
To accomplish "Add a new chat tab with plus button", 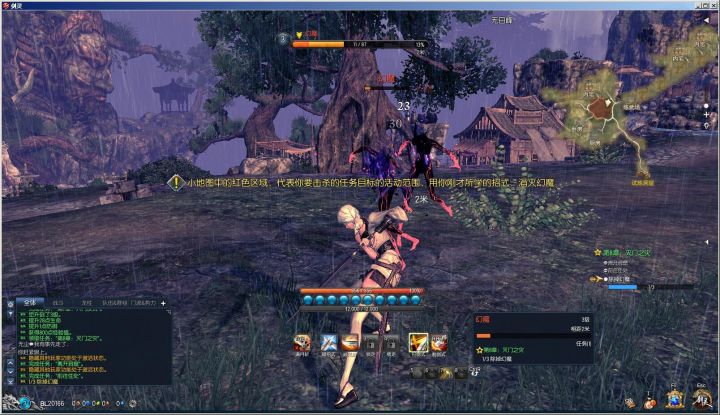I will click(164, 301).
